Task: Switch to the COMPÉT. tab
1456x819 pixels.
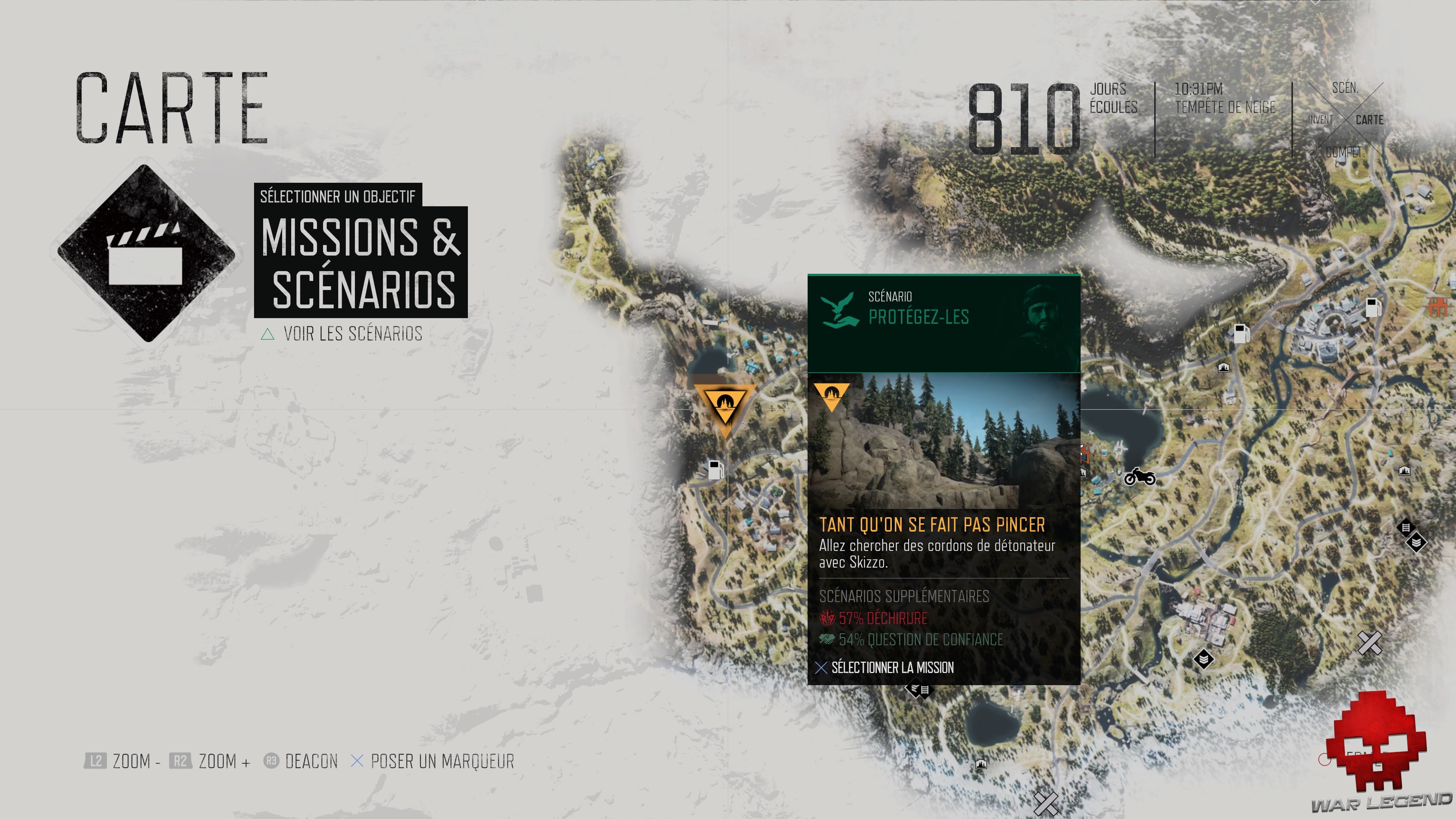Action: 1347,151
